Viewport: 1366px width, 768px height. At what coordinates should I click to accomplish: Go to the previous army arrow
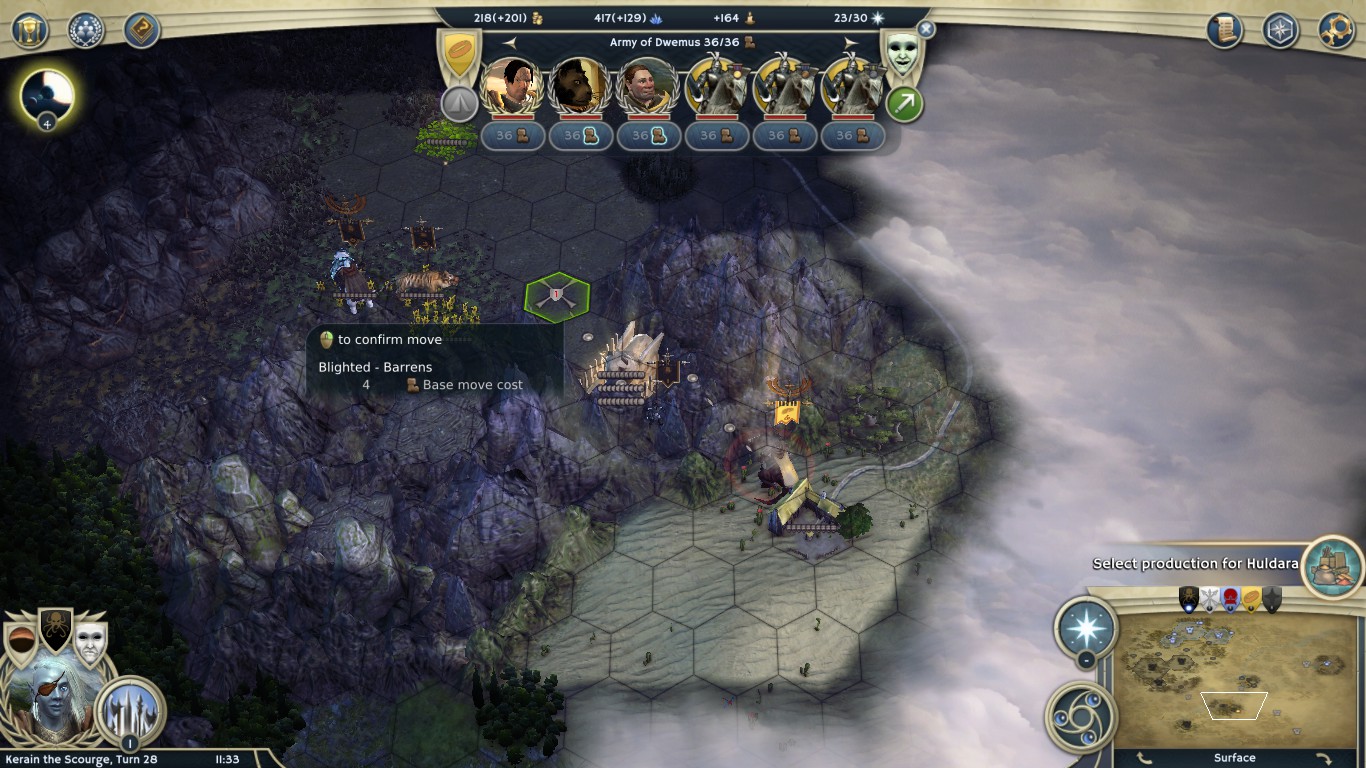coord(510,43)
